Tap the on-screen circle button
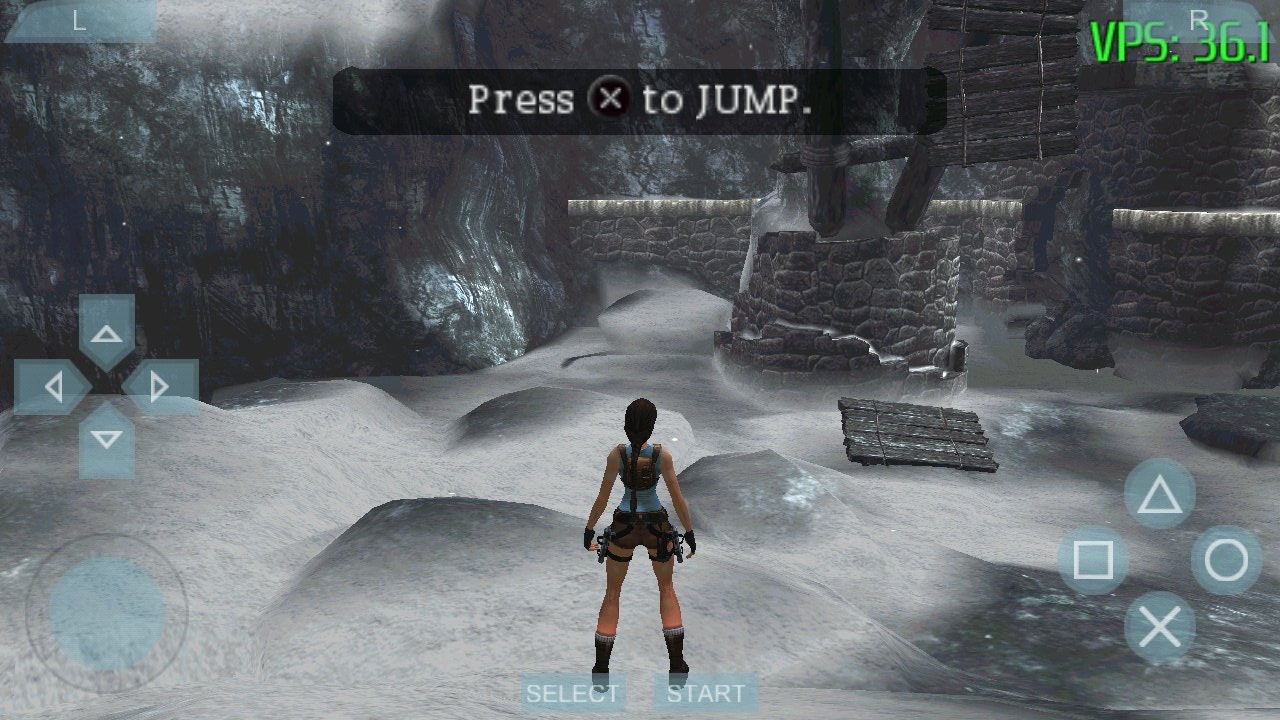Image resolution: width=1280 pixels, height=720 pixels. [1226, 561]
